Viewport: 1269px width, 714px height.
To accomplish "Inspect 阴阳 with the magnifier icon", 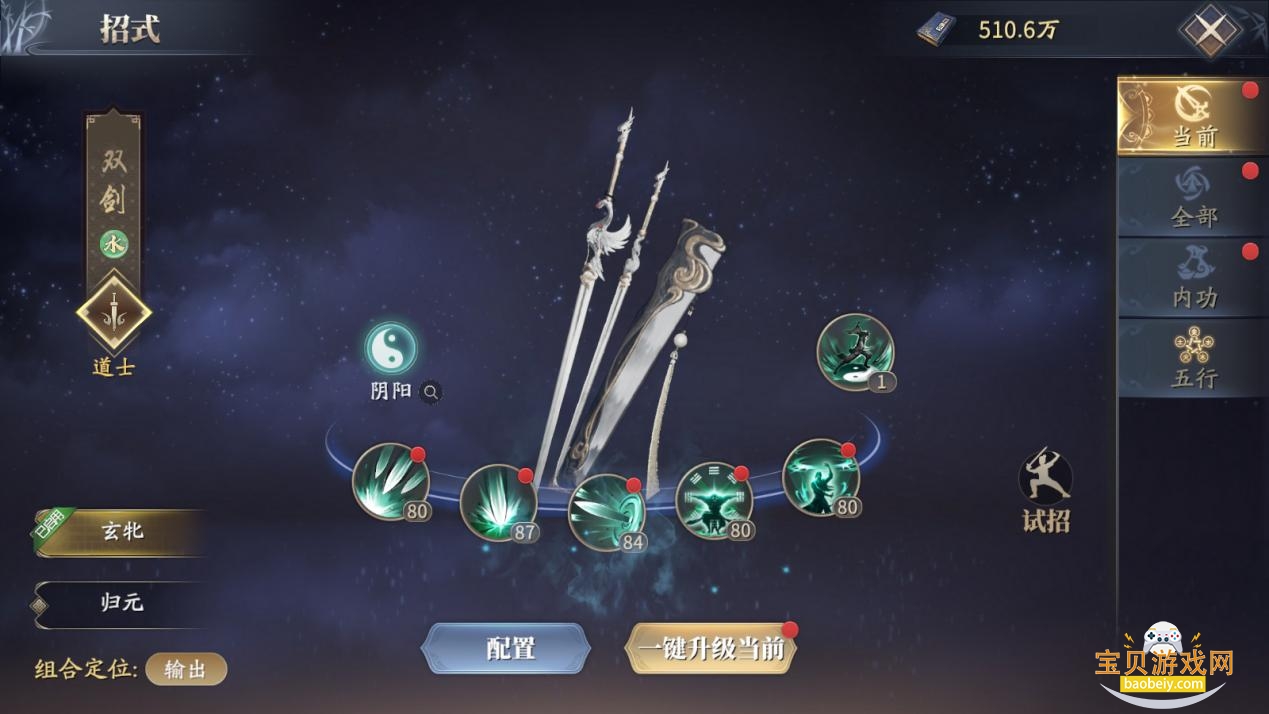I will click(430, 392).
